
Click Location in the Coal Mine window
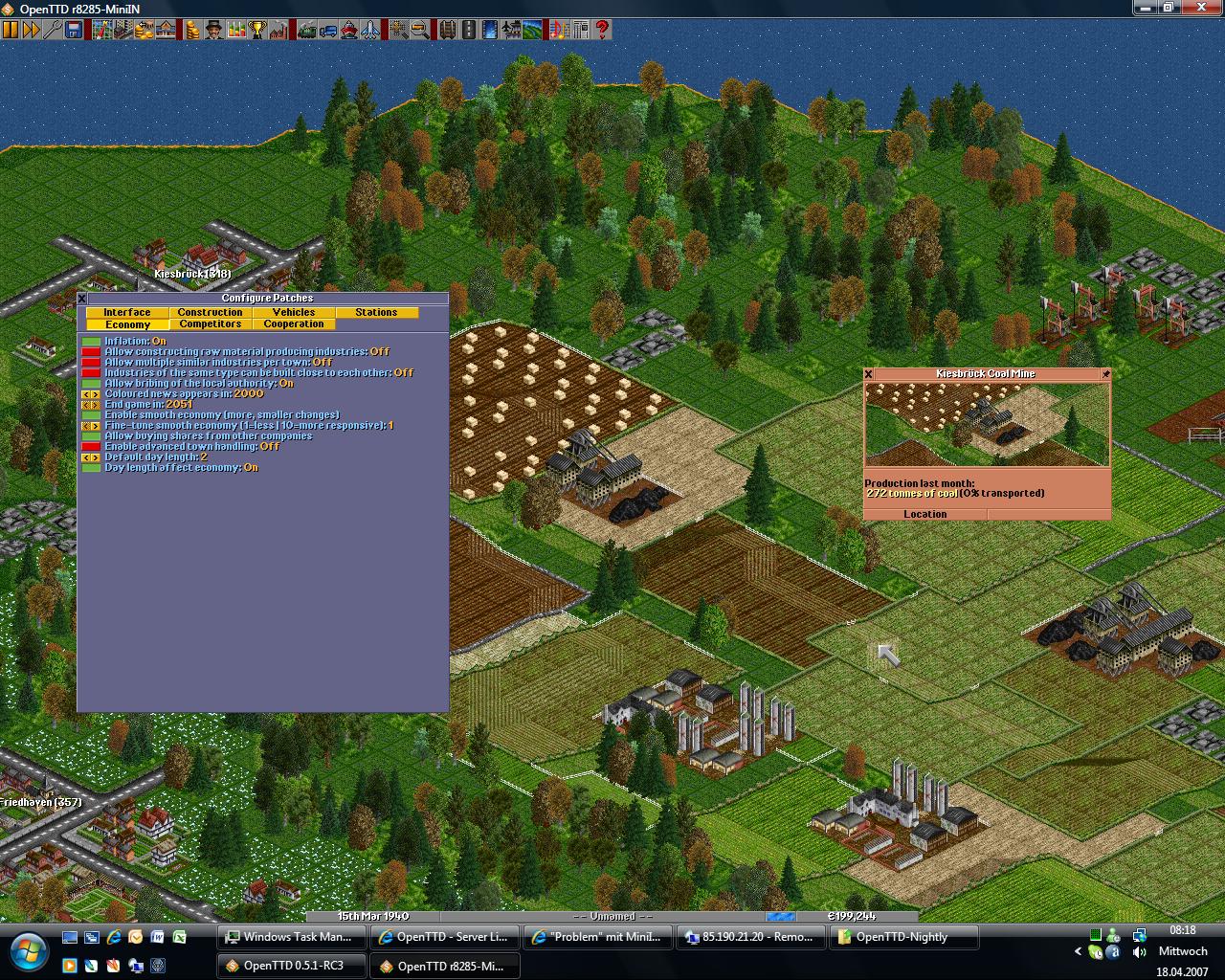click(925, 514)
